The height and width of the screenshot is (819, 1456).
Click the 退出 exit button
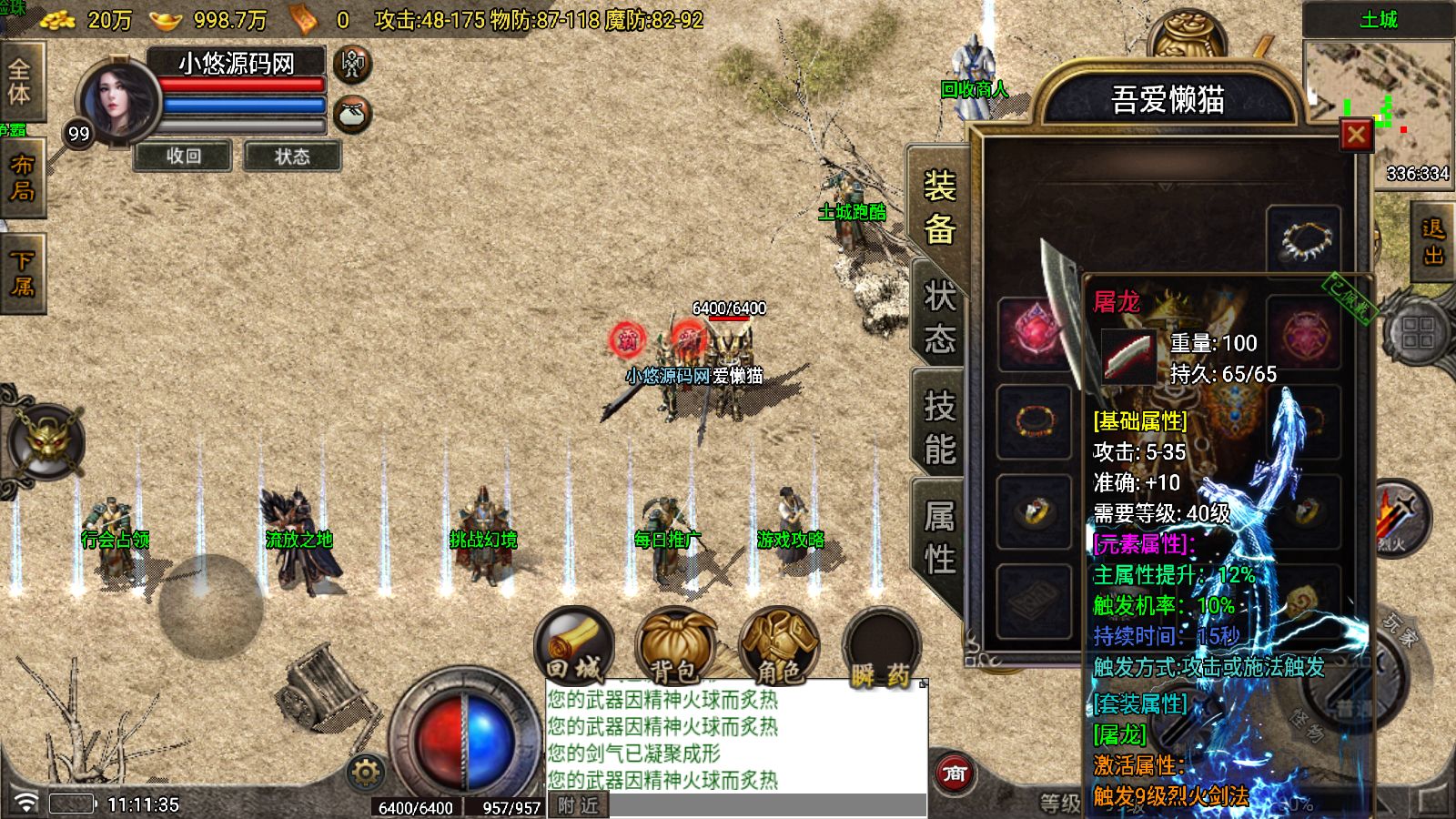coord(1433,242)
